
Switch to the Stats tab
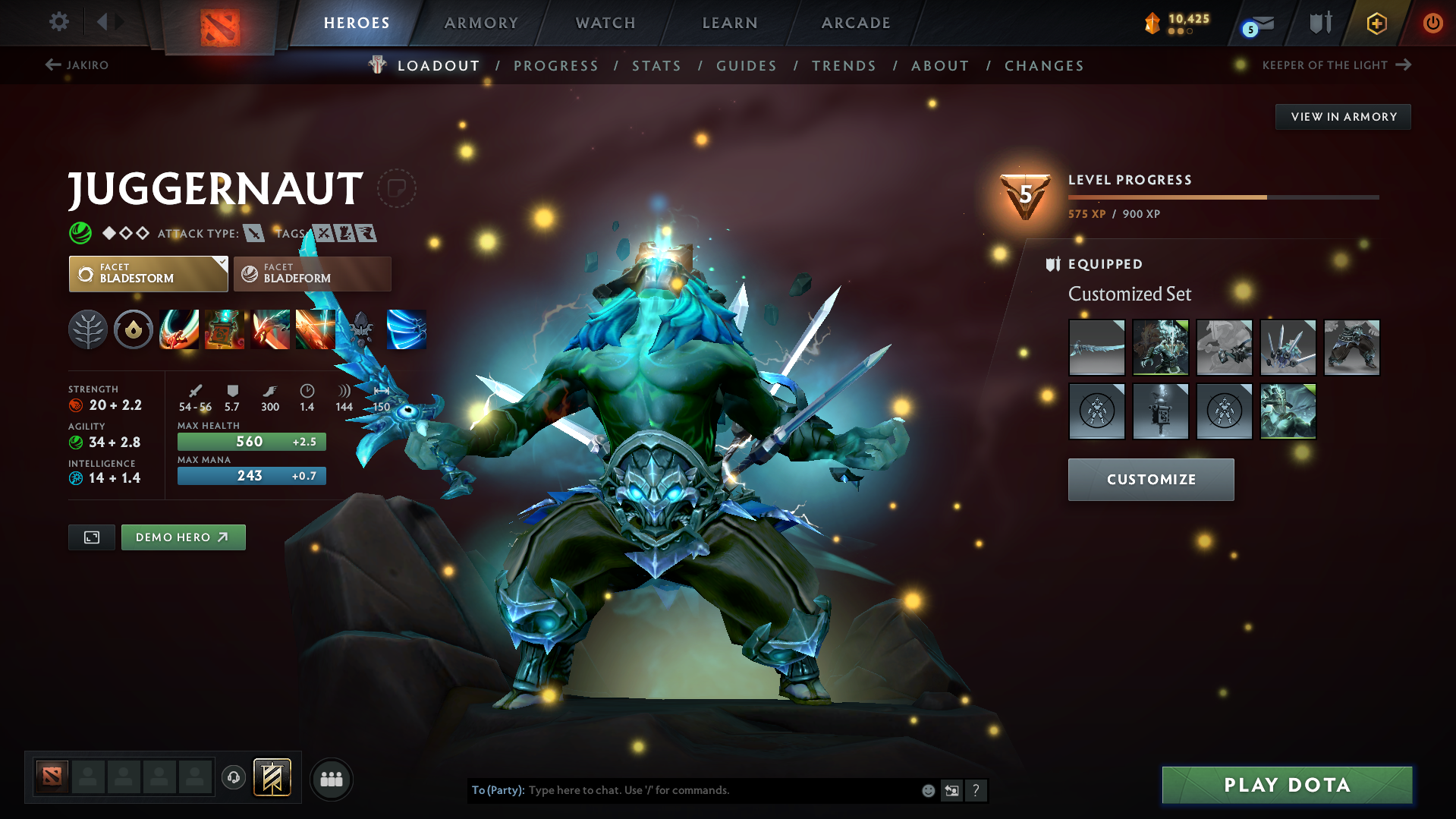(x=656, y=66)
